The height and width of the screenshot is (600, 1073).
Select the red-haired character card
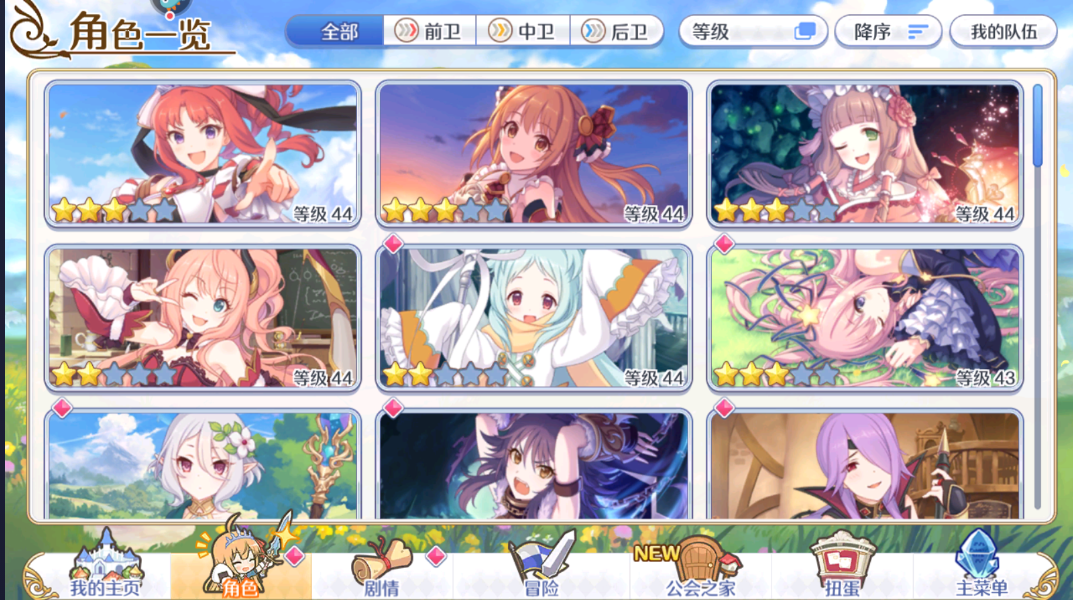click(x=203, y=154)
